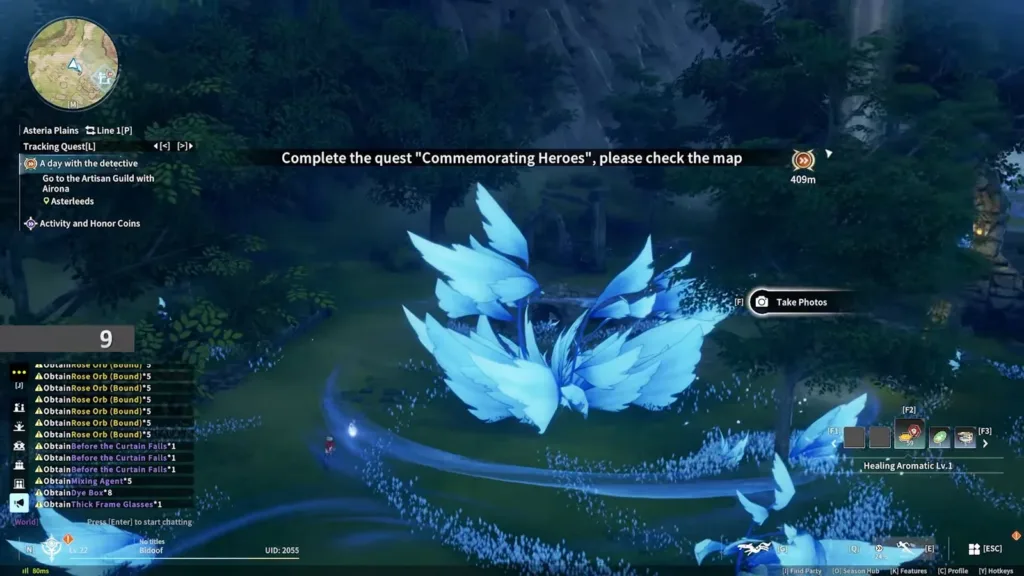
Task: Select the megaphone chat channel icon
Action: 19,503
